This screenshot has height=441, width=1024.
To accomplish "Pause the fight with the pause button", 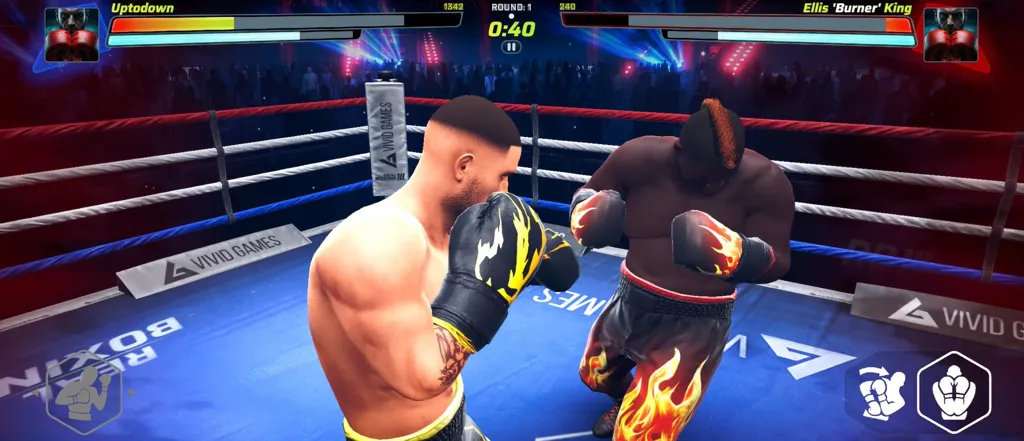I will coord(511,46).
